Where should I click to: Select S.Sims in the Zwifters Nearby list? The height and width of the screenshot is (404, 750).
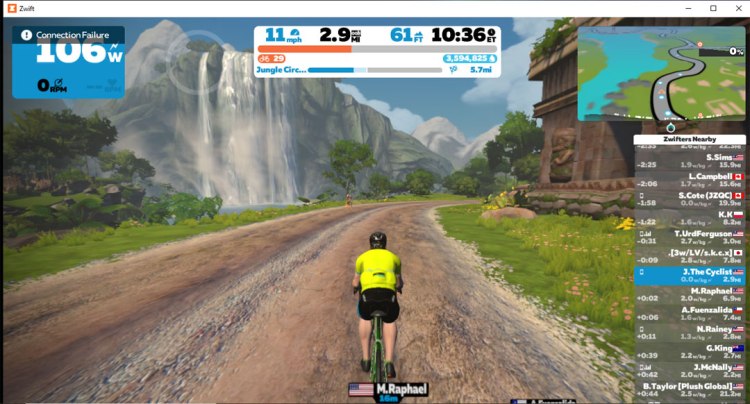pos(690,160)
